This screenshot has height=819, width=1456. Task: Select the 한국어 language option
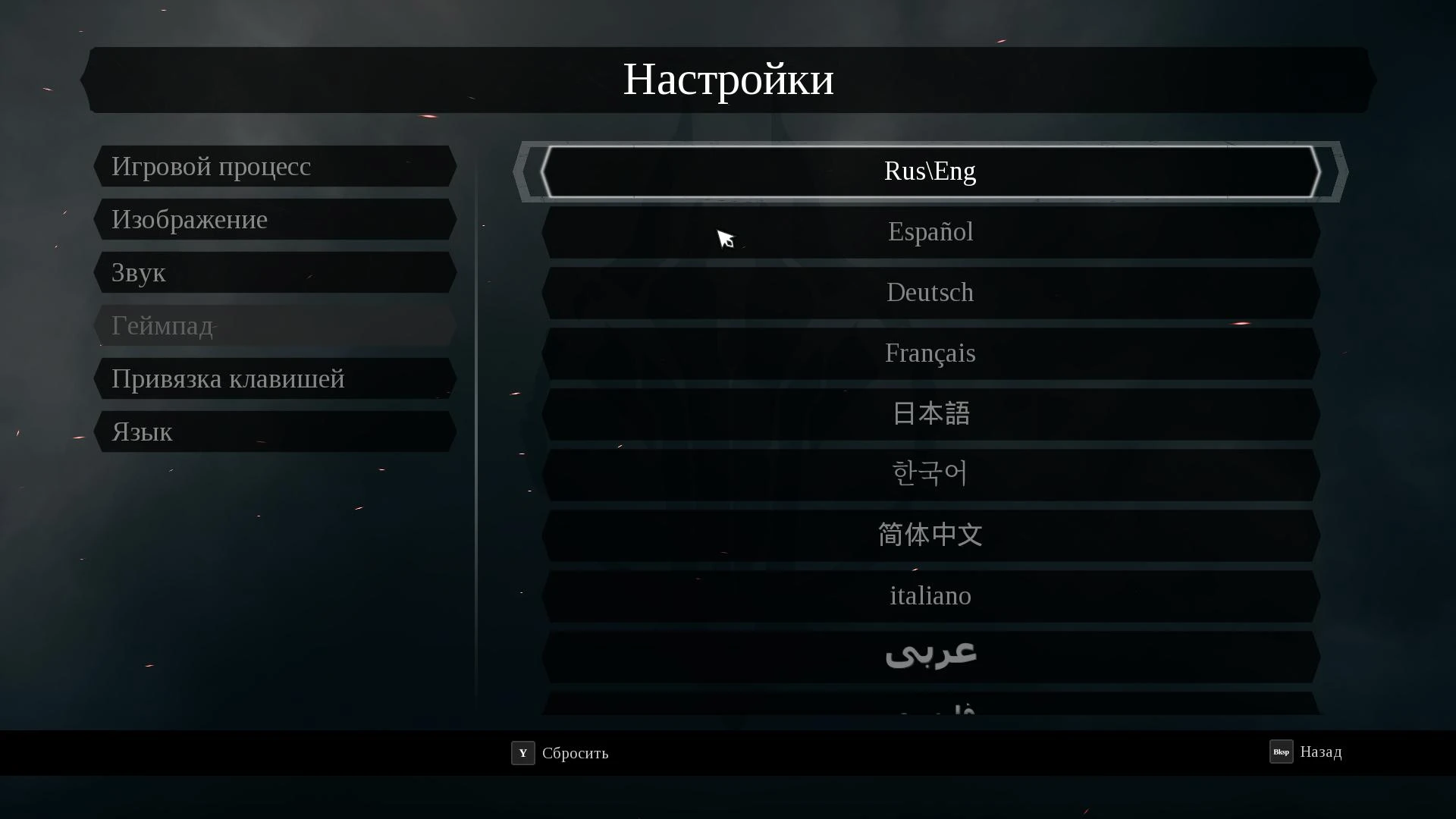click(930, 474)
